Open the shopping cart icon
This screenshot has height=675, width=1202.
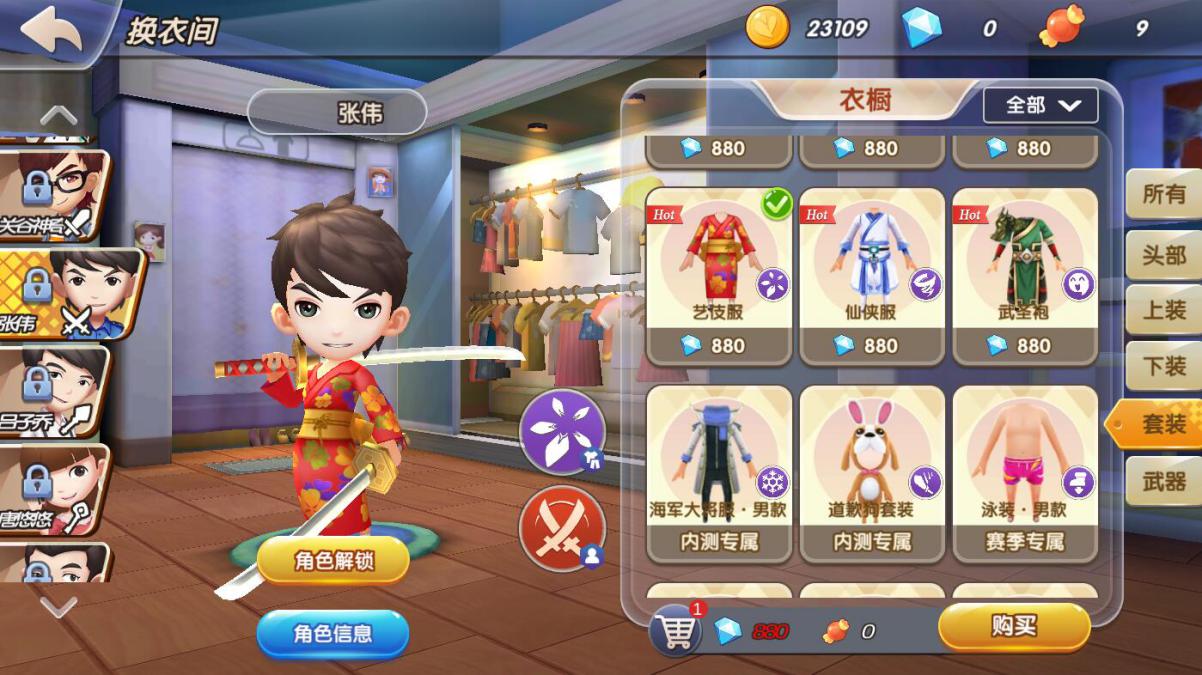[x=675, y=630]
